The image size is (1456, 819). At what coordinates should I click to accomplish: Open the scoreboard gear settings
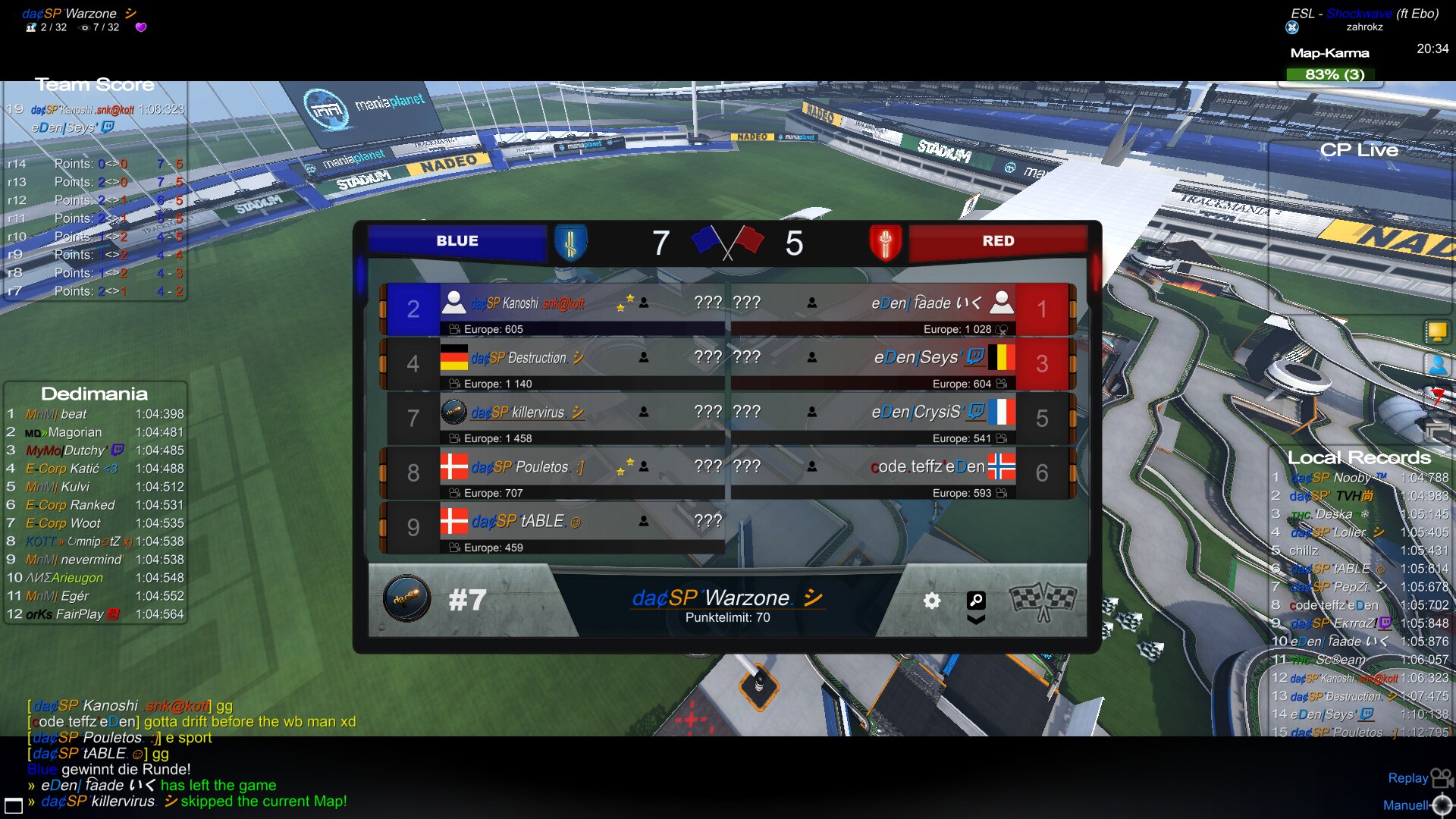(x=932, y=601)
